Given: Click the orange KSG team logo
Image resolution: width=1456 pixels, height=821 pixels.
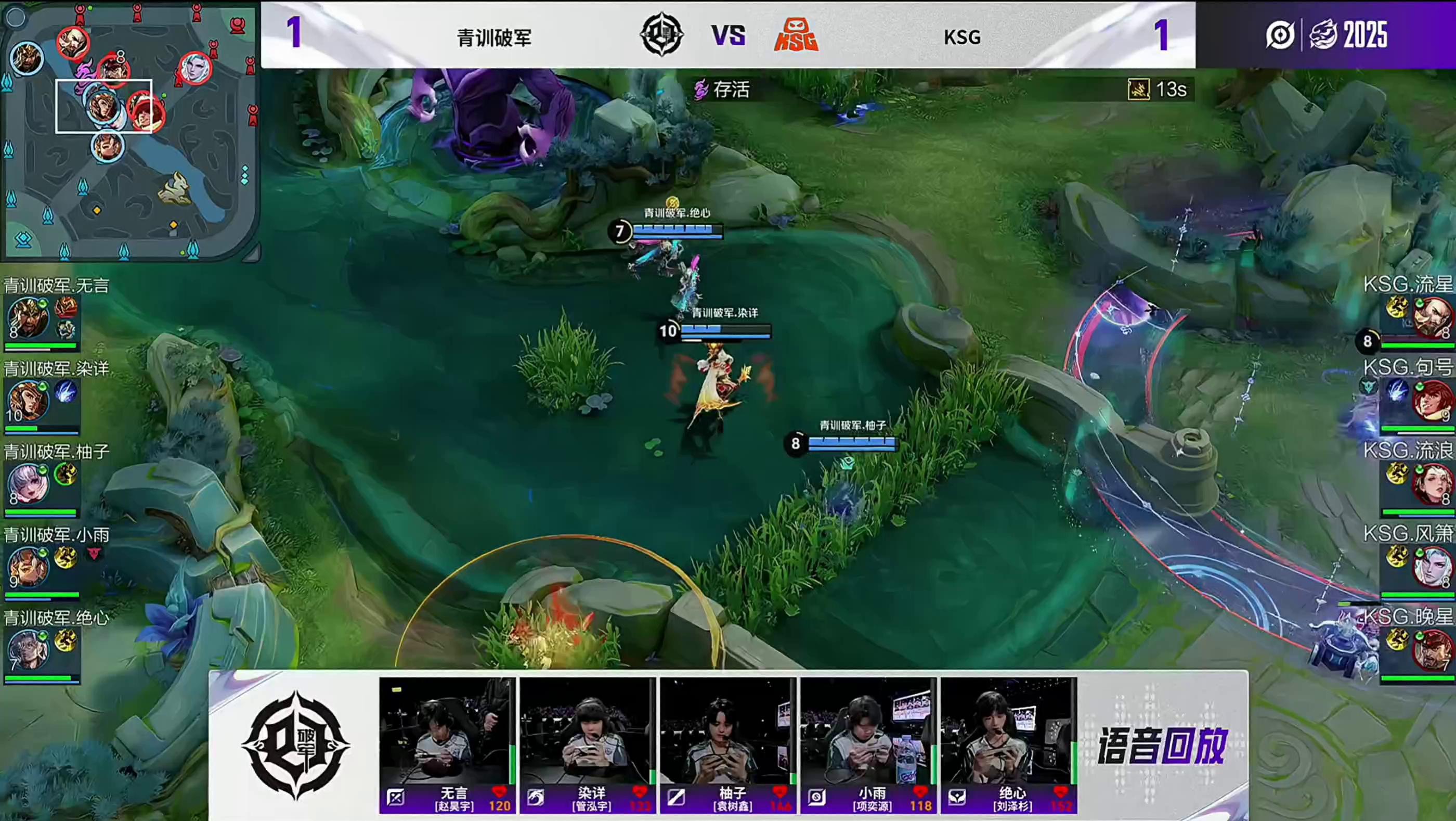Looking at the screenshot, I should pos(795,35).
